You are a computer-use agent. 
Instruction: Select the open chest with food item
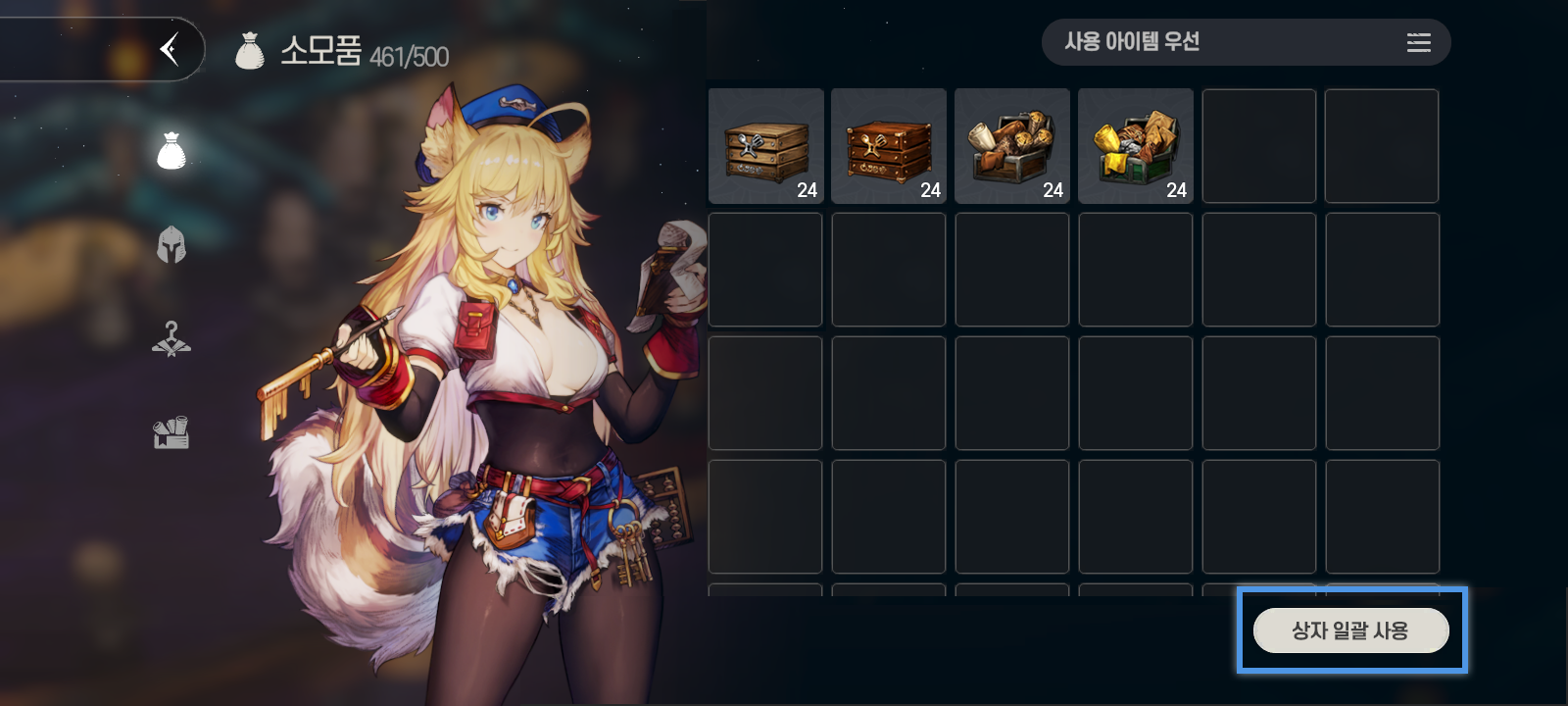click(1012, 146)
